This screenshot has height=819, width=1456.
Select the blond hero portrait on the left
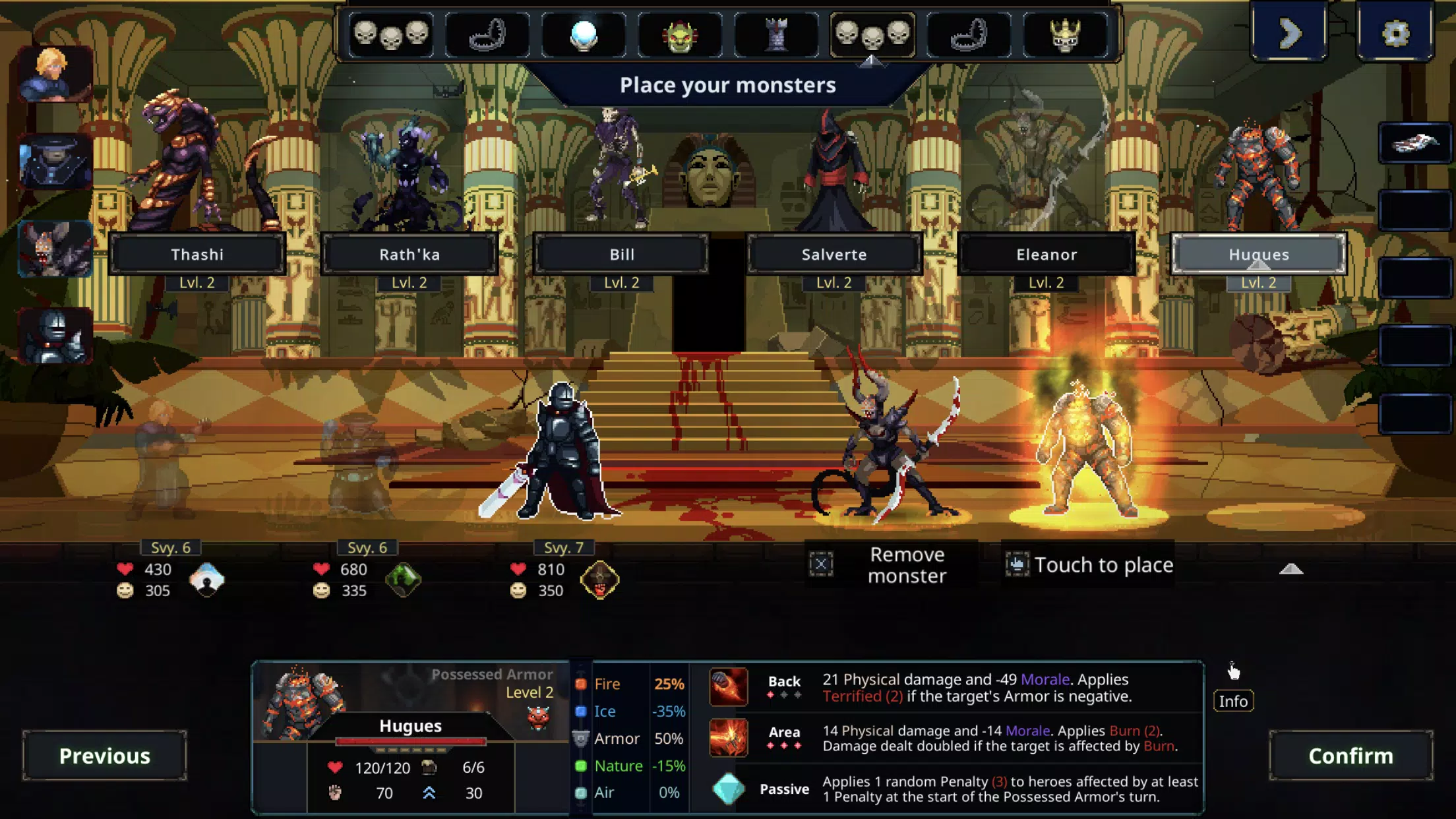click(53, 73)
